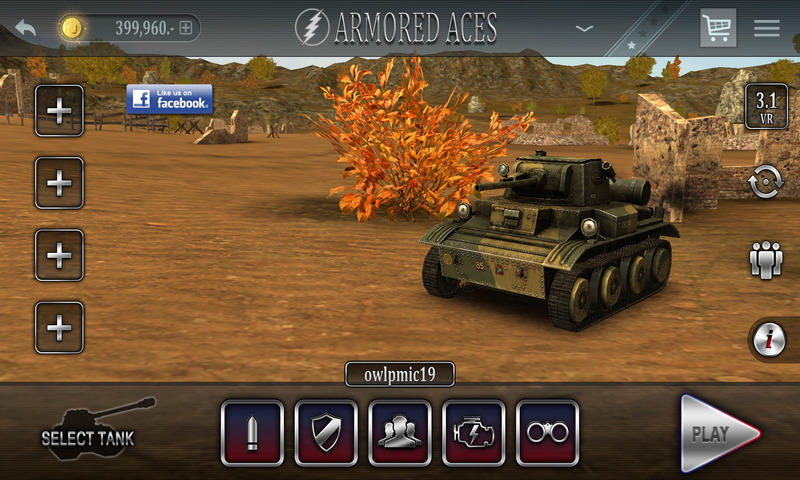Open the crew upgrade icon
Screen dimensions: 800x480
tap(400, 433)
